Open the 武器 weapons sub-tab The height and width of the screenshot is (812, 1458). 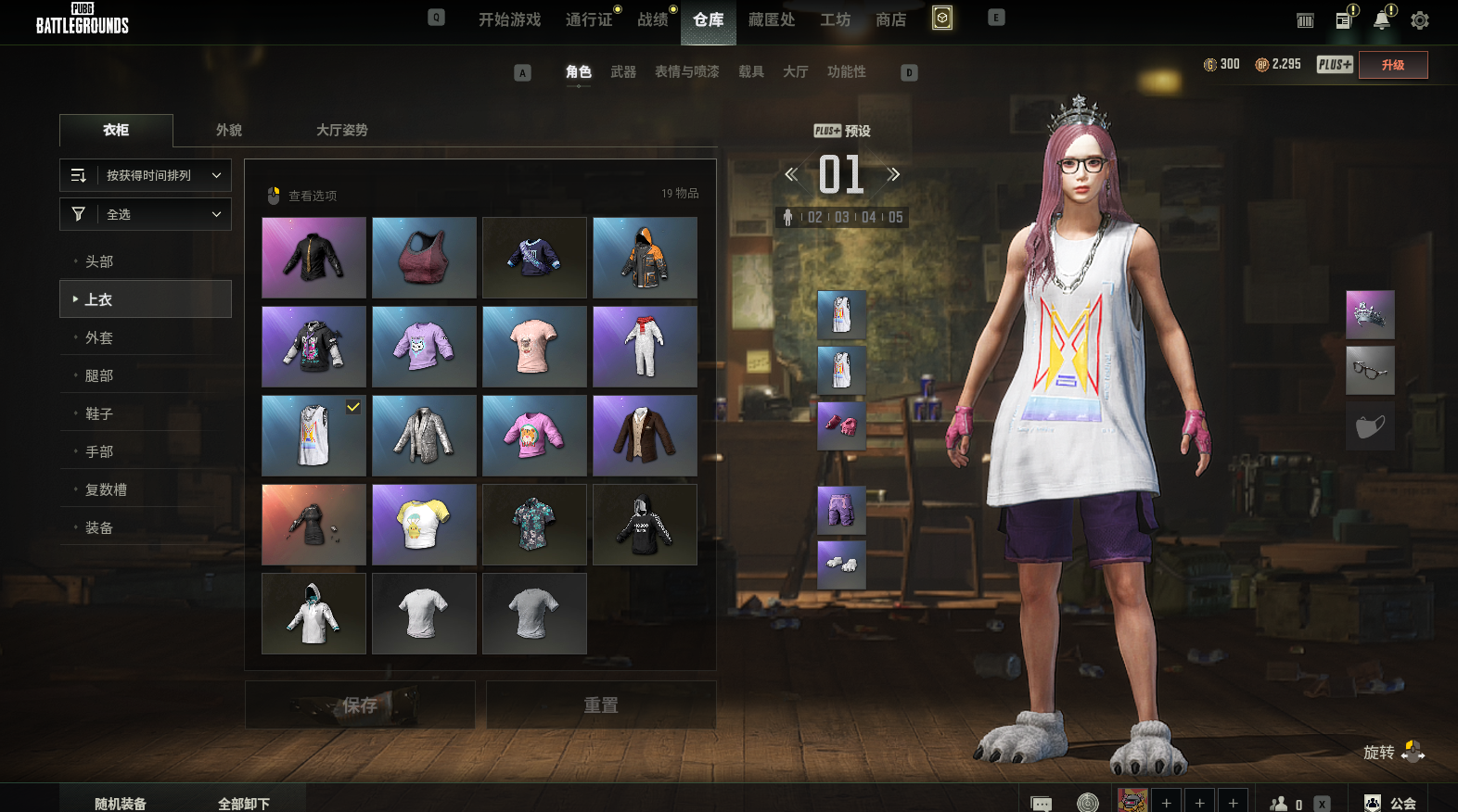point(622,71)
